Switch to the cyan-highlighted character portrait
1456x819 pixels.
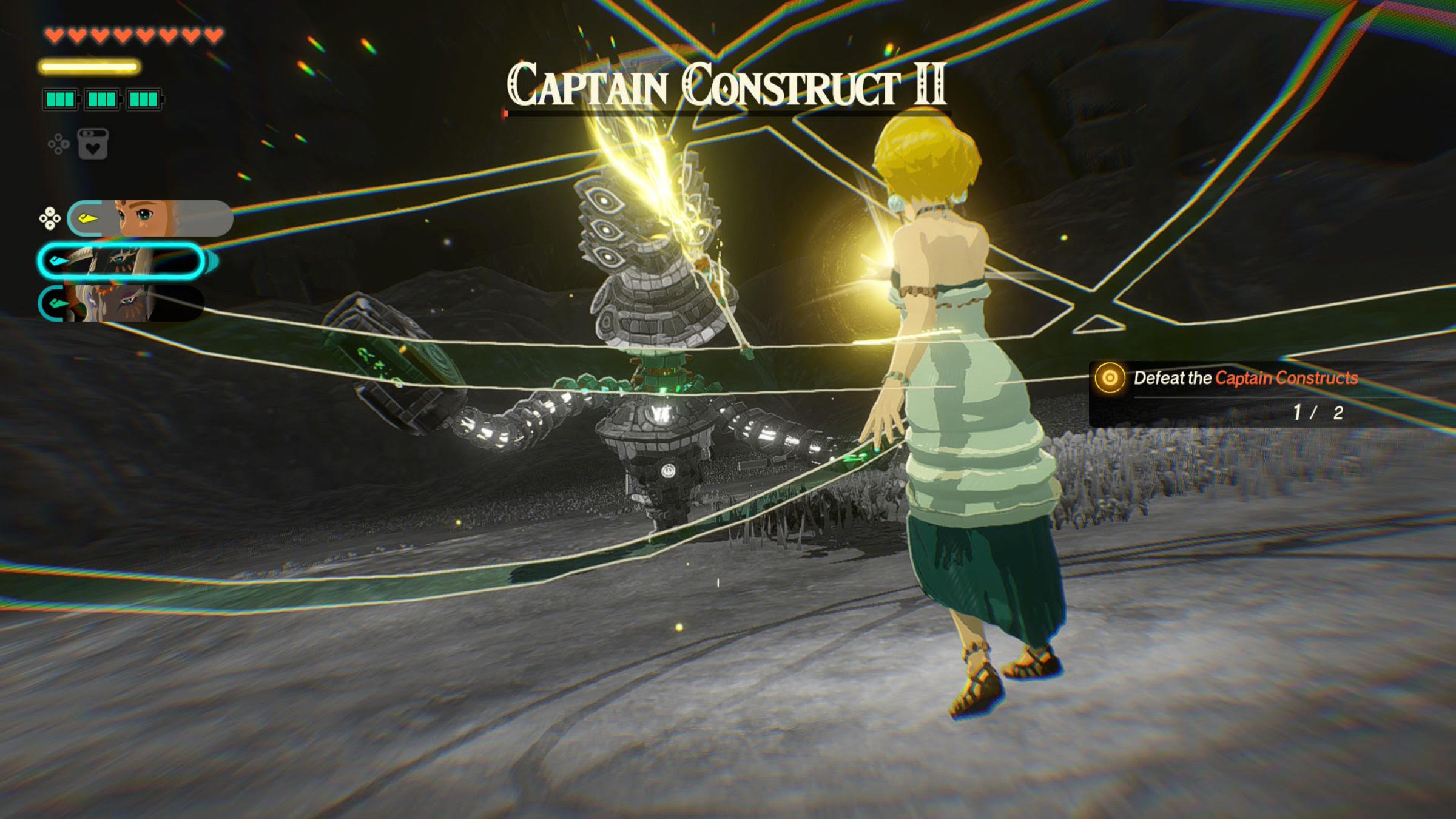[121, 261]
